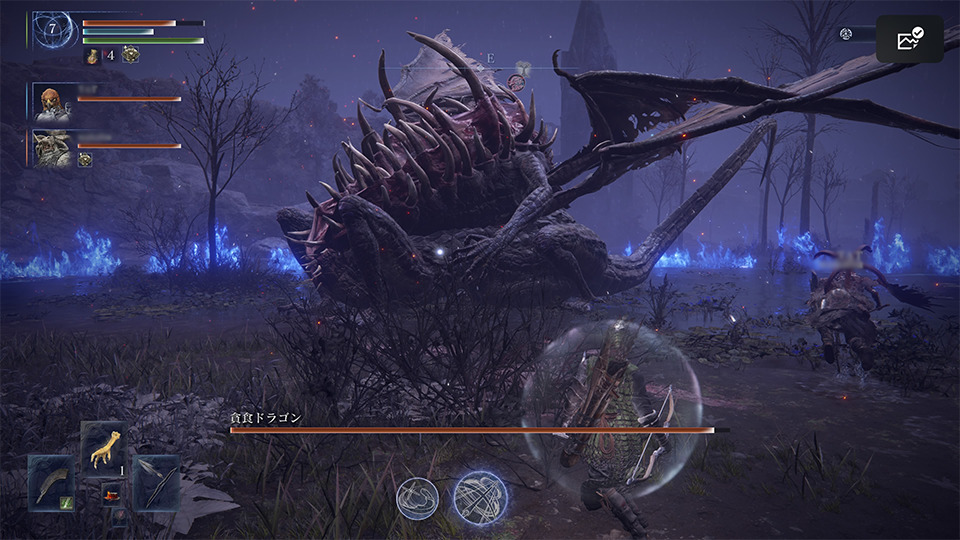Click the small red quick-item slot

pyautogui.click(x=110, y=494)
